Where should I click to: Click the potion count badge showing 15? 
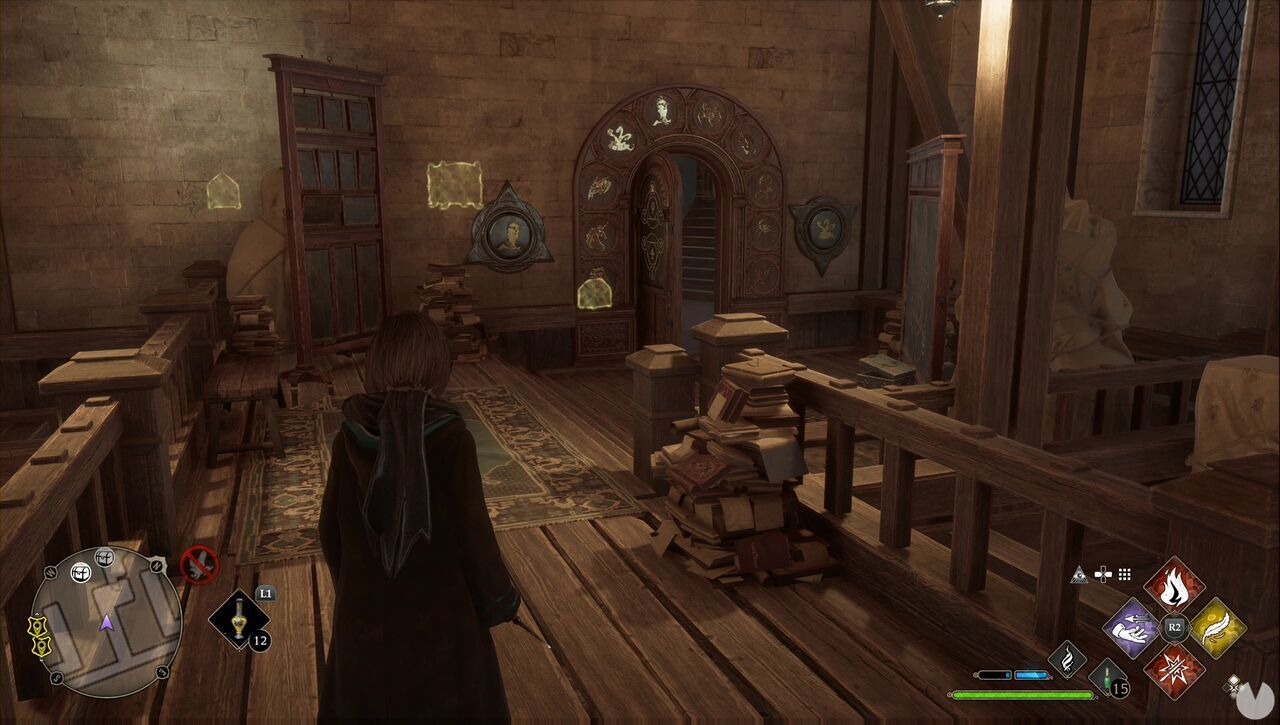[1119, 689]
